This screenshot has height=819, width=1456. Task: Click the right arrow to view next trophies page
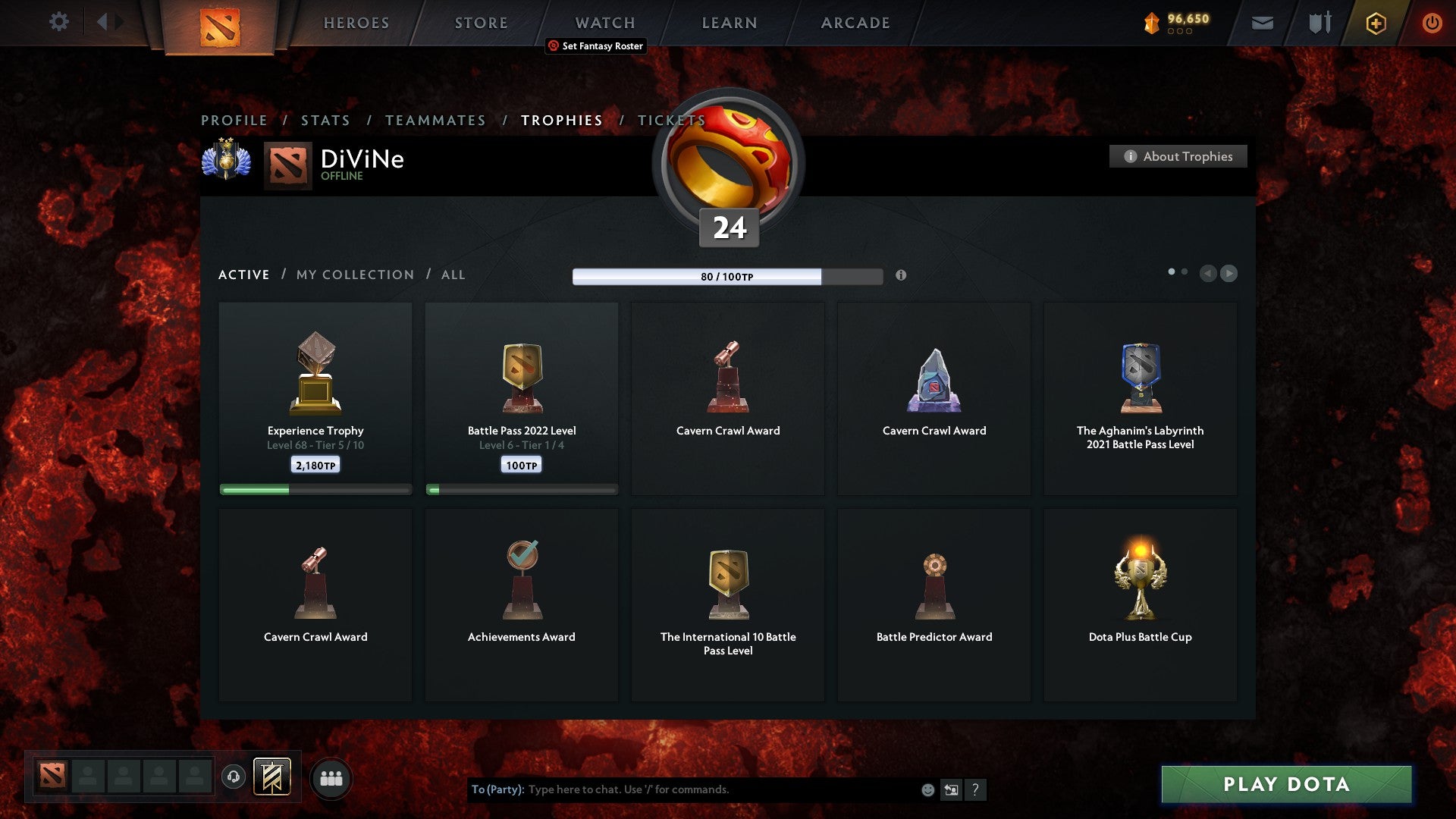1229,274
